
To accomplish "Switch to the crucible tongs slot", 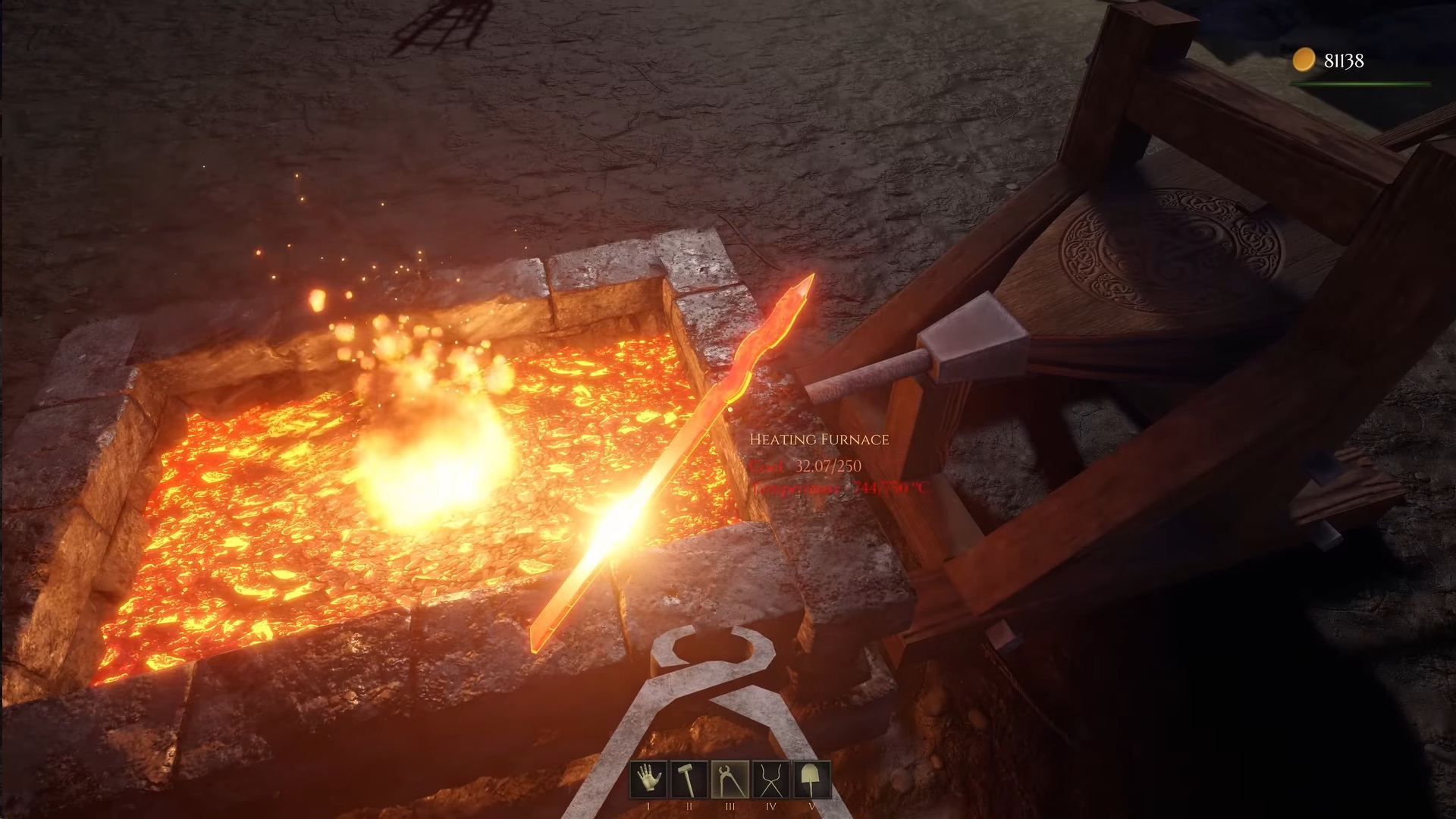I will click(x=771, y=779).
